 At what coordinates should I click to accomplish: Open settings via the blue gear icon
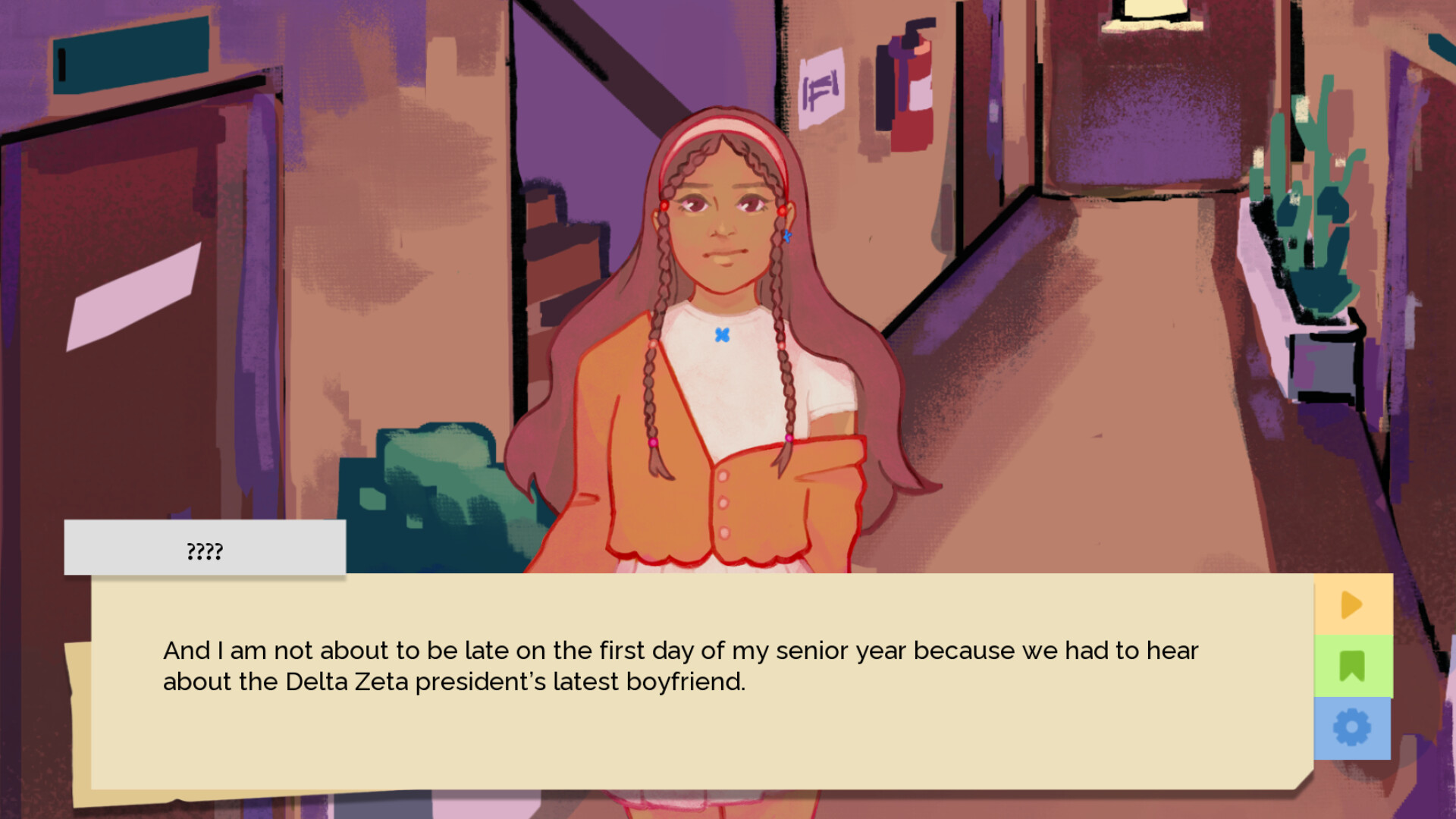(1354, 726)
